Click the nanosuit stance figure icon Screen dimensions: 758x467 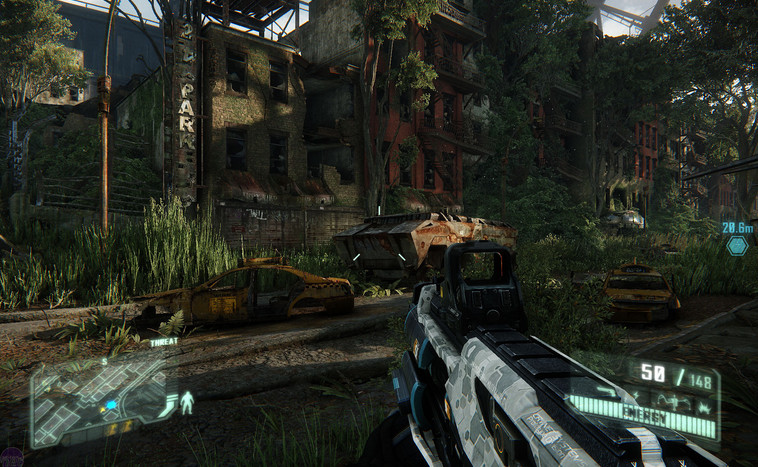187,402
